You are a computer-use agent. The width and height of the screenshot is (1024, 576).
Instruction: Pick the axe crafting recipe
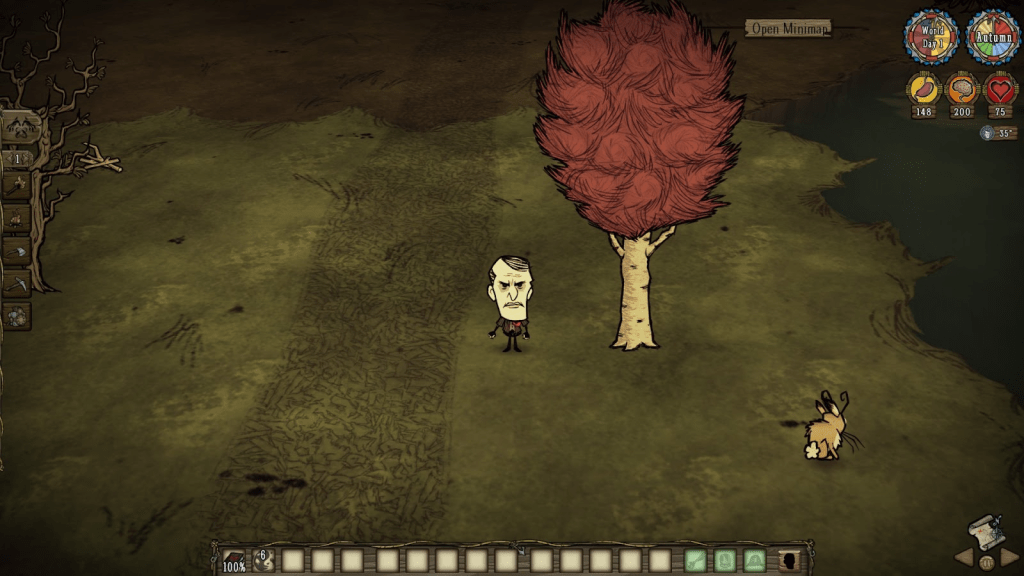click(x=17, y=251)
